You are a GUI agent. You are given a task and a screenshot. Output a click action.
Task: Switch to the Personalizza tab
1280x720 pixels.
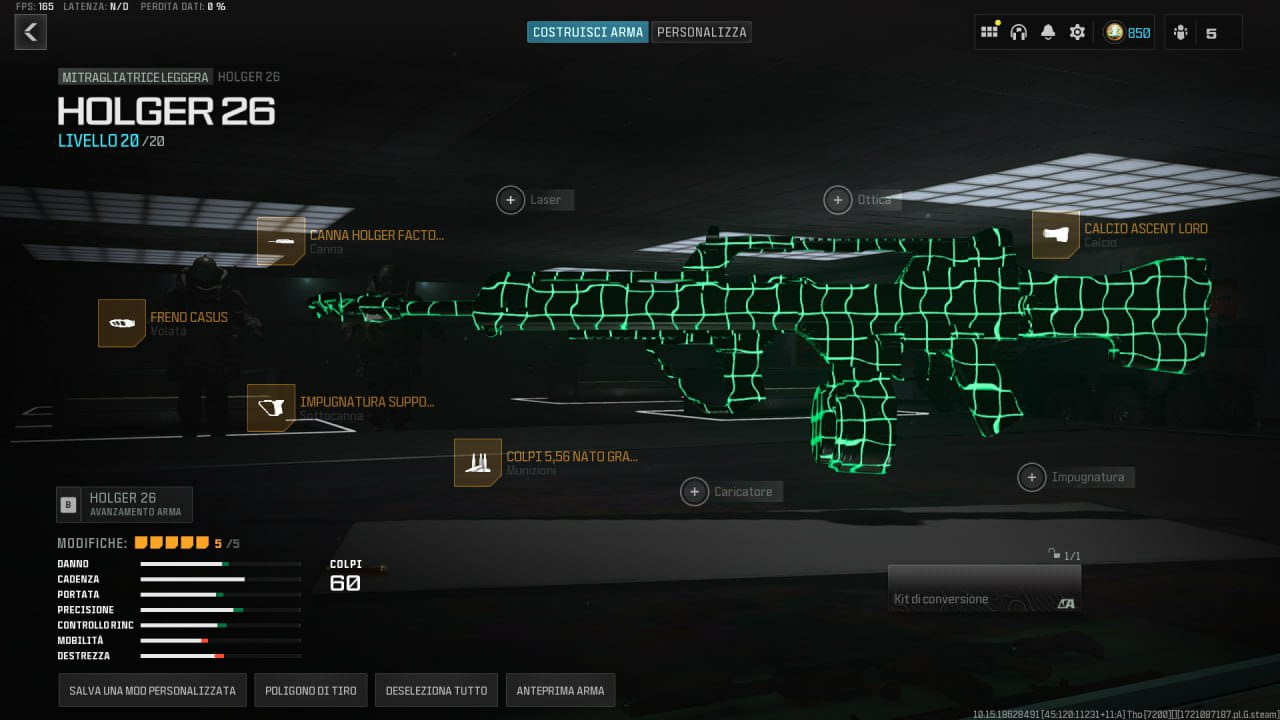point(701,32)
